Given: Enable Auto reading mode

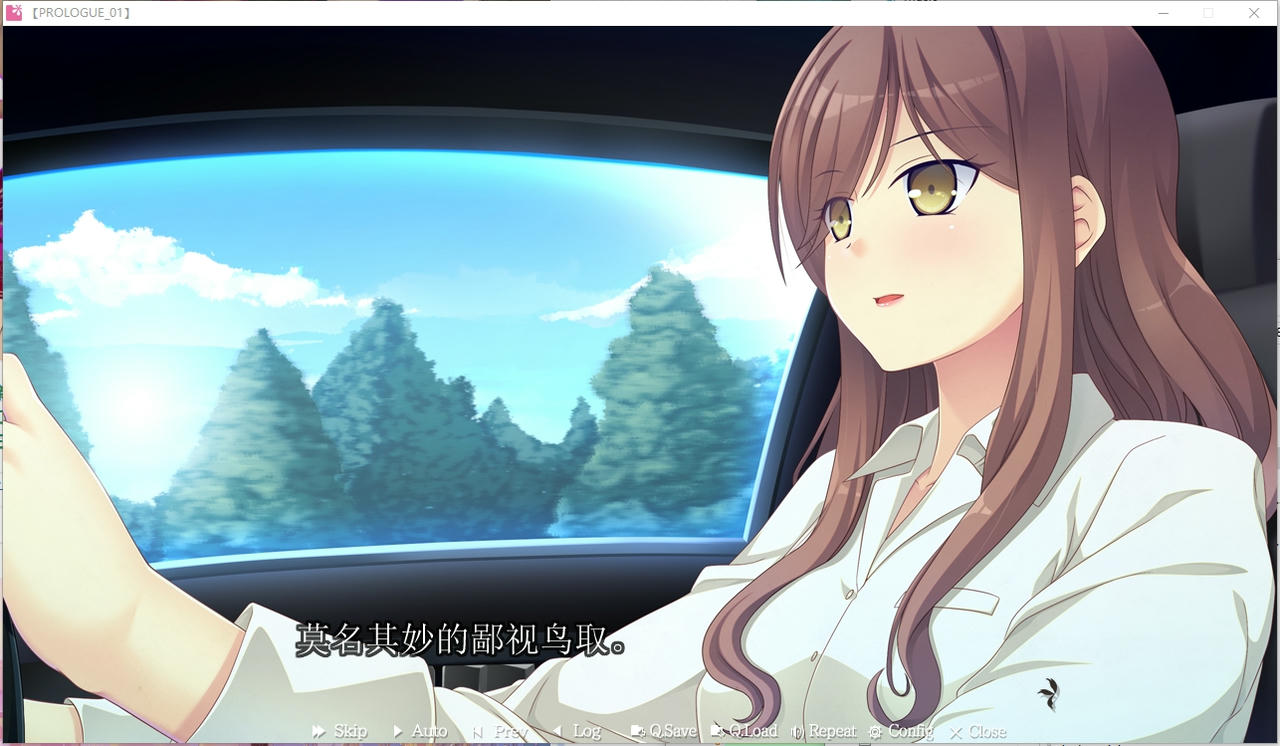Looking at the screenshot, I should [x=419, y=731].
